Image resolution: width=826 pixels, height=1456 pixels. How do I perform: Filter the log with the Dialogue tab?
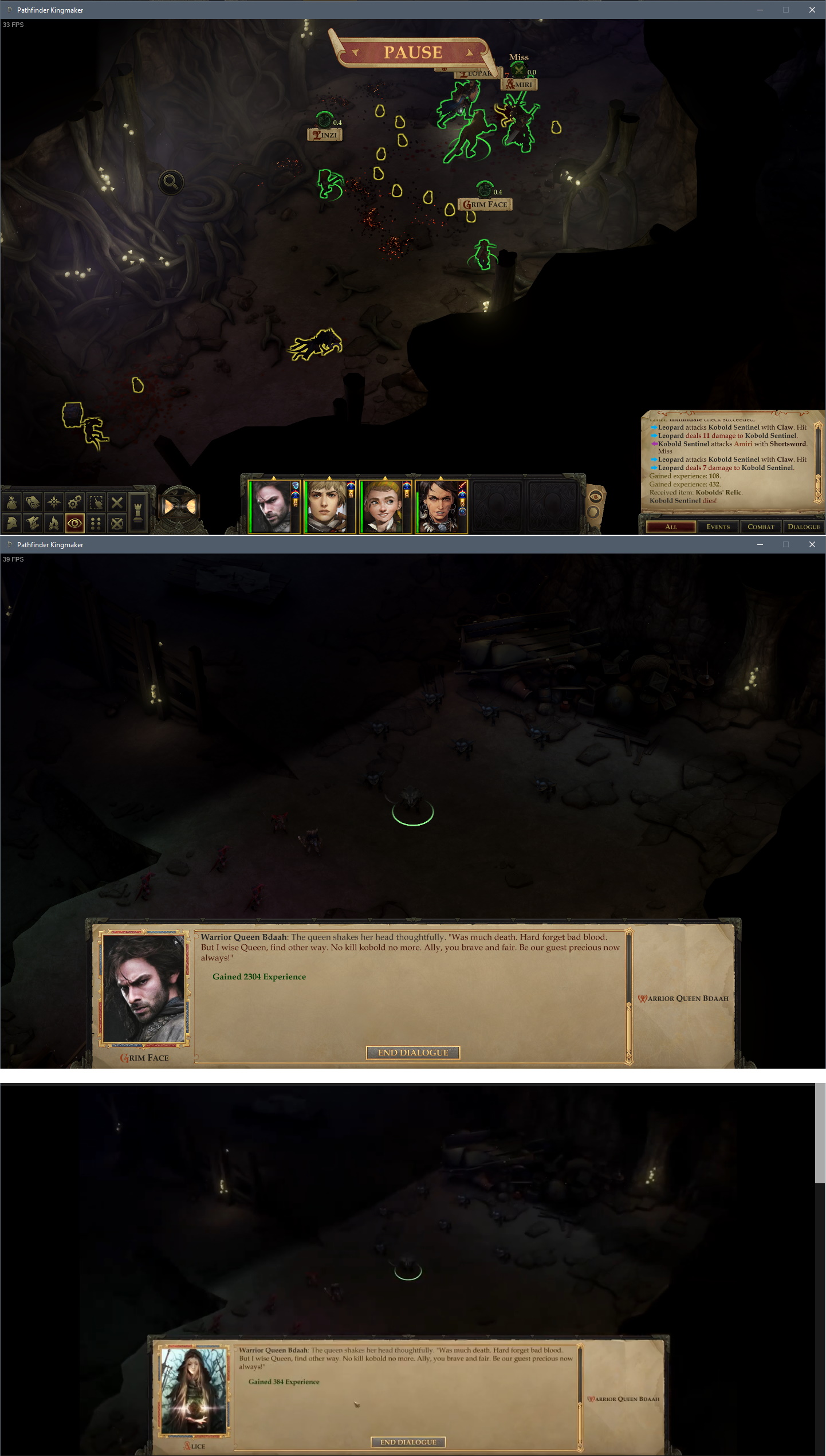click(804, 527)
